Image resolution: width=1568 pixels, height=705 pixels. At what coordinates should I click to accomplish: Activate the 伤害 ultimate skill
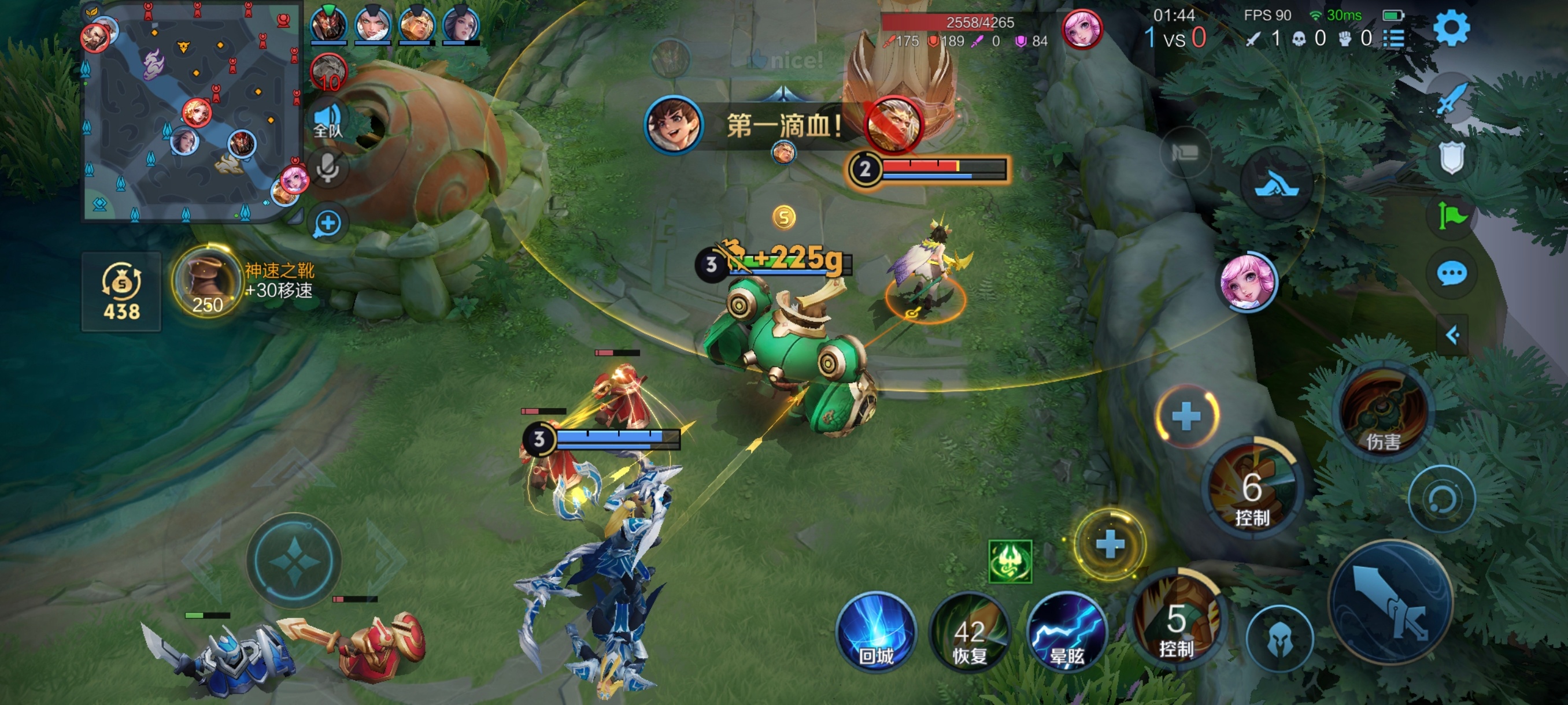coord(1382,412)
